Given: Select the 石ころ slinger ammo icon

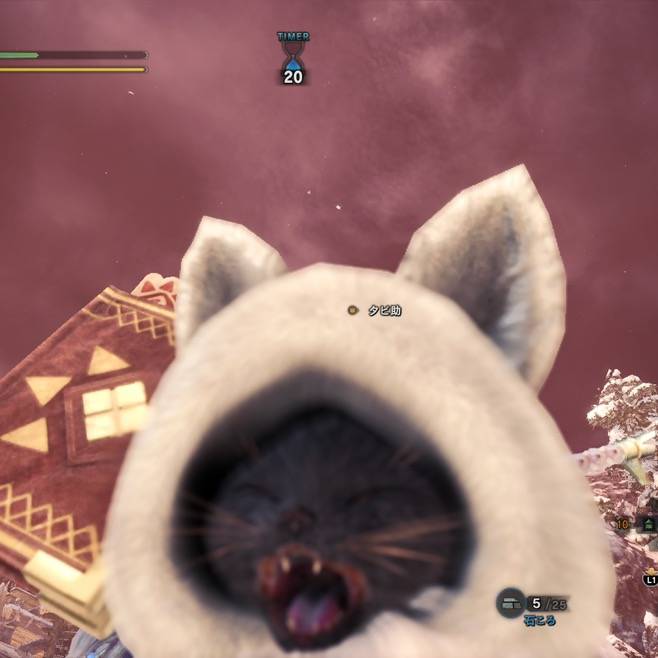Looking at the screenshot, I should click(x=510, y=602).
